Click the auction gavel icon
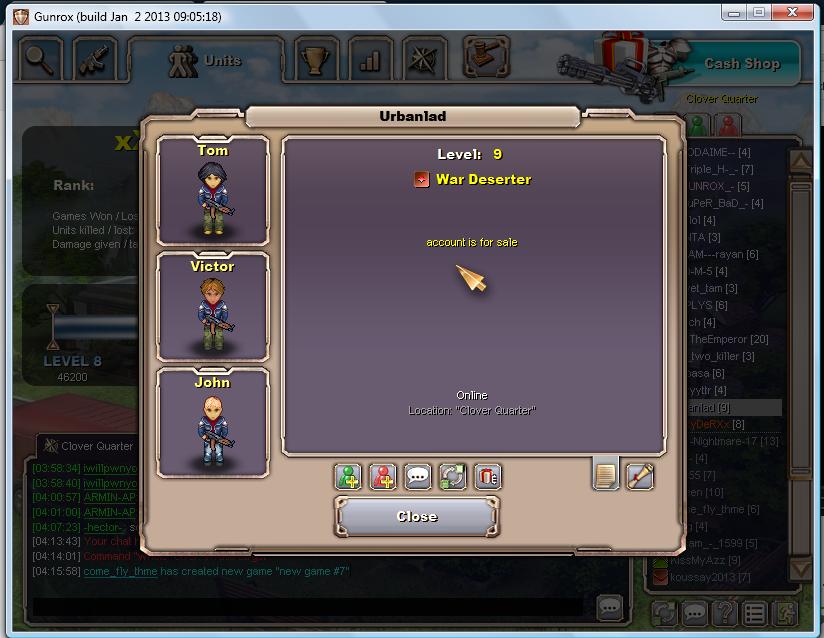824x638 pixels. (x=483, y=55)
